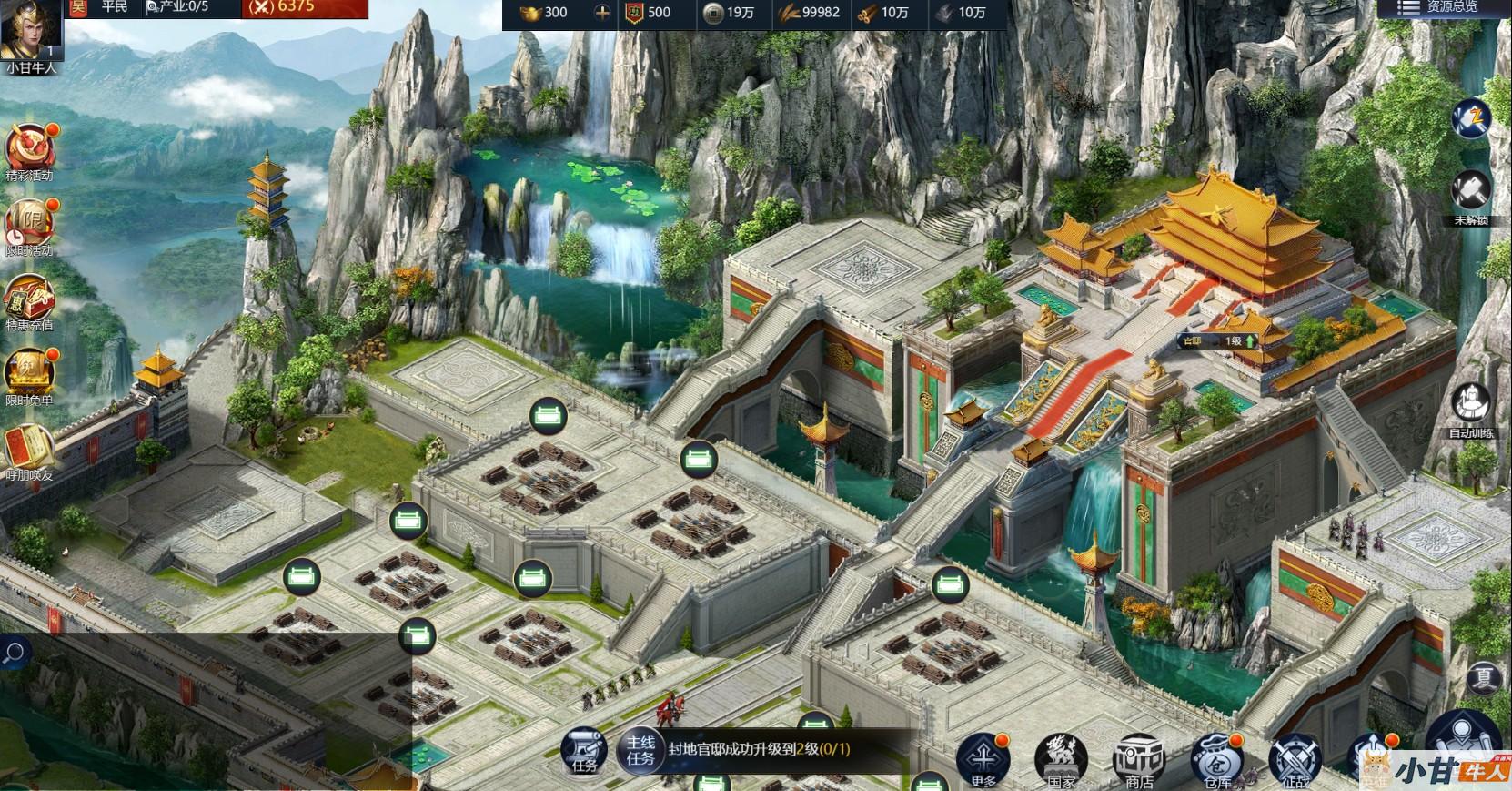Open the 精彩活动 events icon
Image resolution: width=1512 pixels, height=791 pixels.
[30, 147]
